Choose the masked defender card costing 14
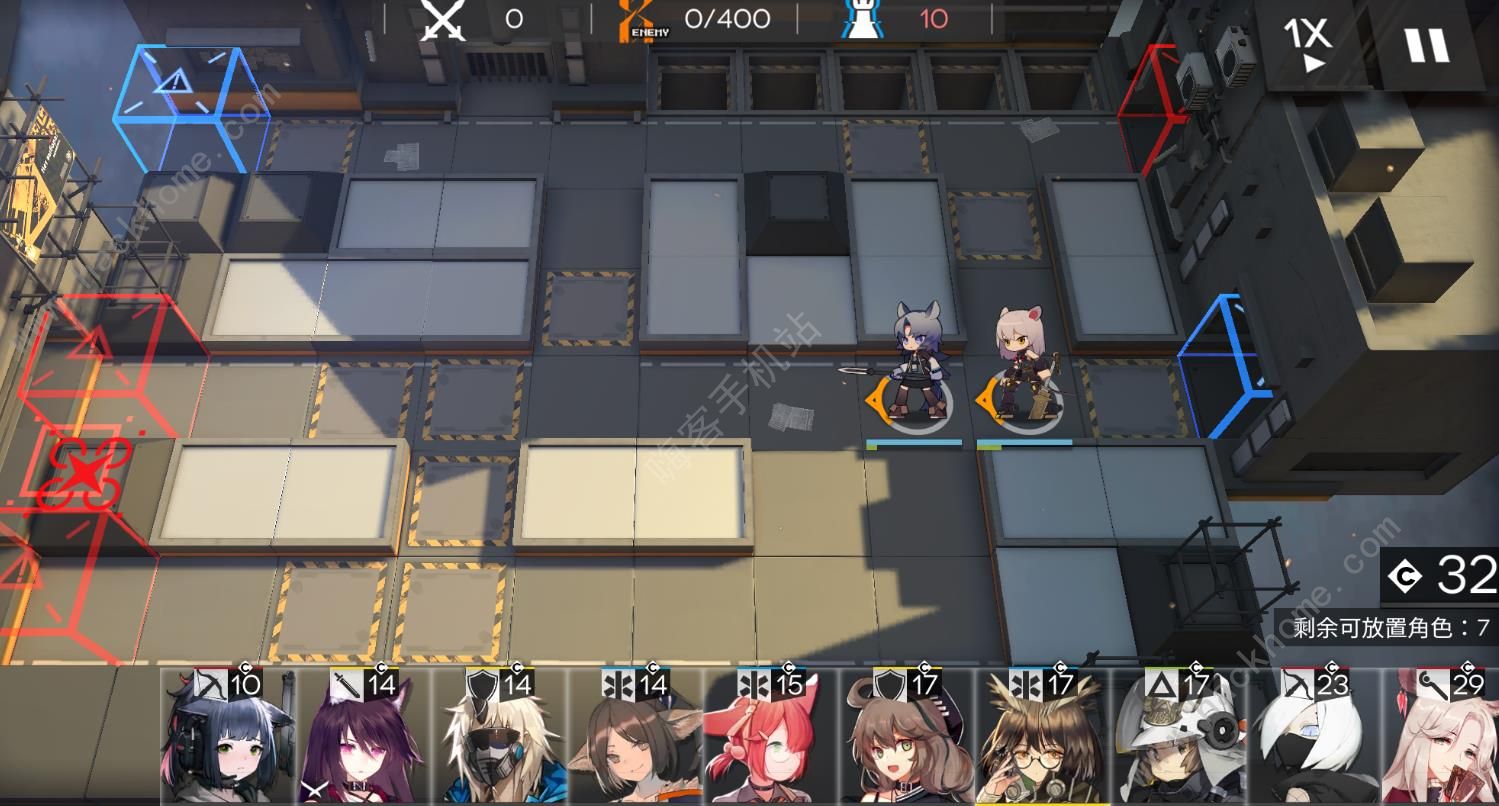Image resolution: width=1499 pixels, height=806 pixels. [499, 738]
